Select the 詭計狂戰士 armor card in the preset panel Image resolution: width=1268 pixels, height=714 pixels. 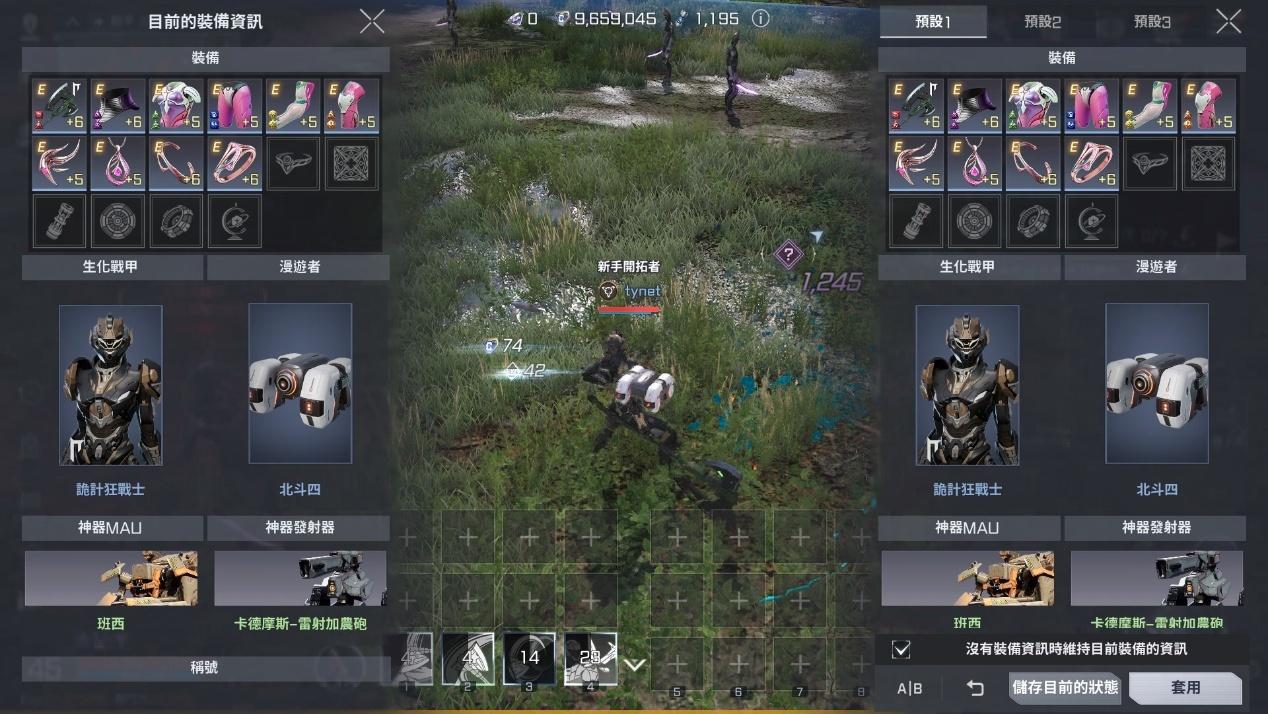coord(967,385)
